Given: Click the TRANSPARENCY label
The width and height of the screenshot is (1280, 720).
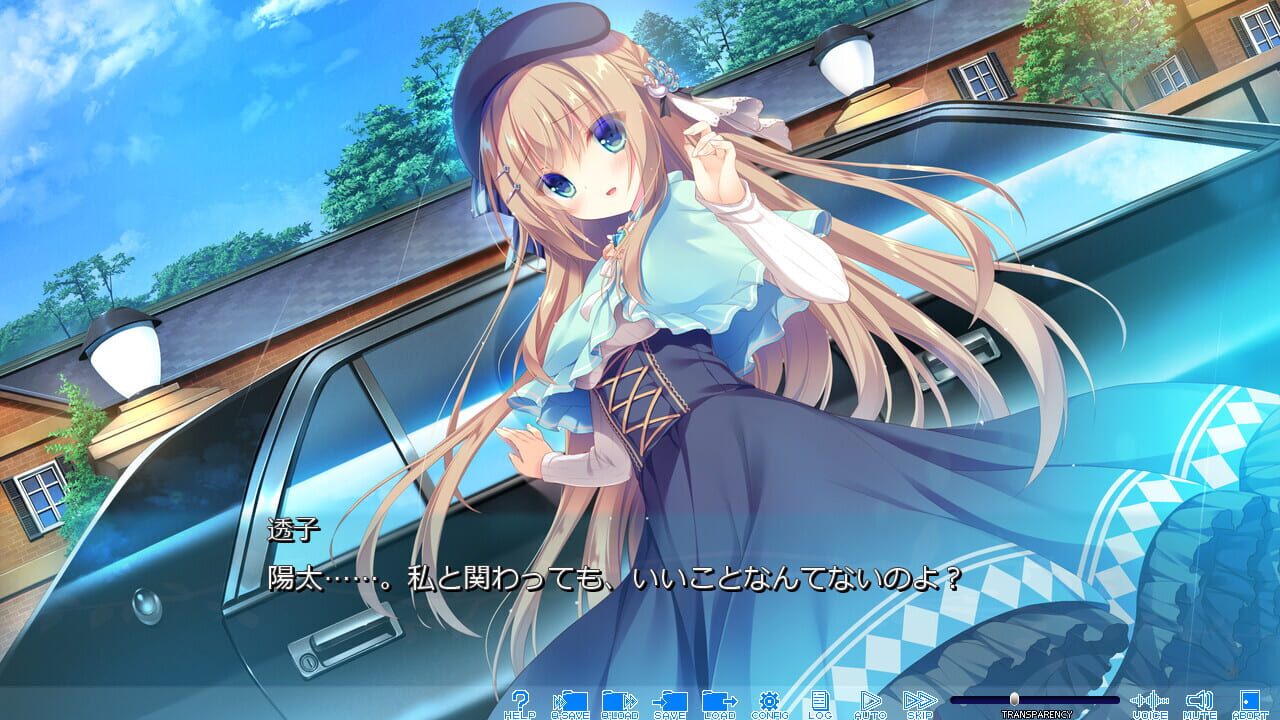Looking at the screenshot, I should coord(1038,712).
